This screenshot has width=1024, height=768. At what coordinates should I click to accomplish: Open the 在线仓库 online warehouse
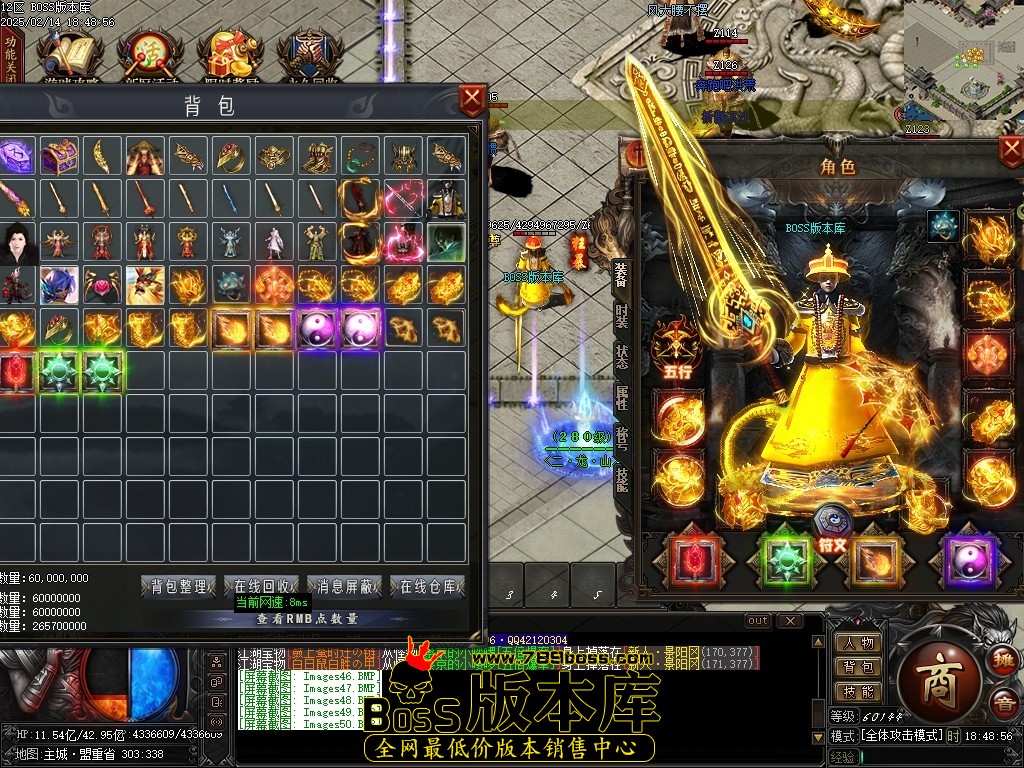point(428,587)
